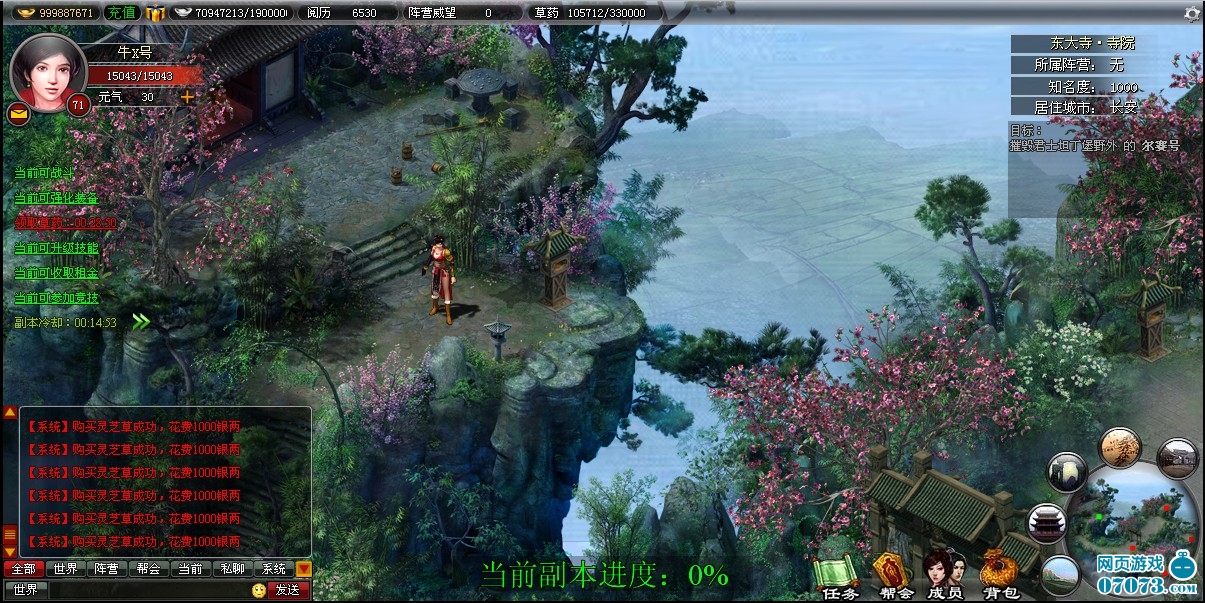Add 元气 with the plus button
Screen dimensions: 1205x603
pyautogui.click(x=186, y=97)
